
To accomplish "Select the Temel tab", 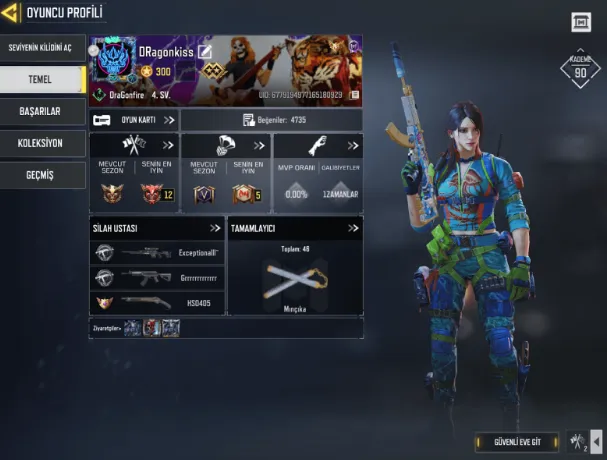I will 40,78.
